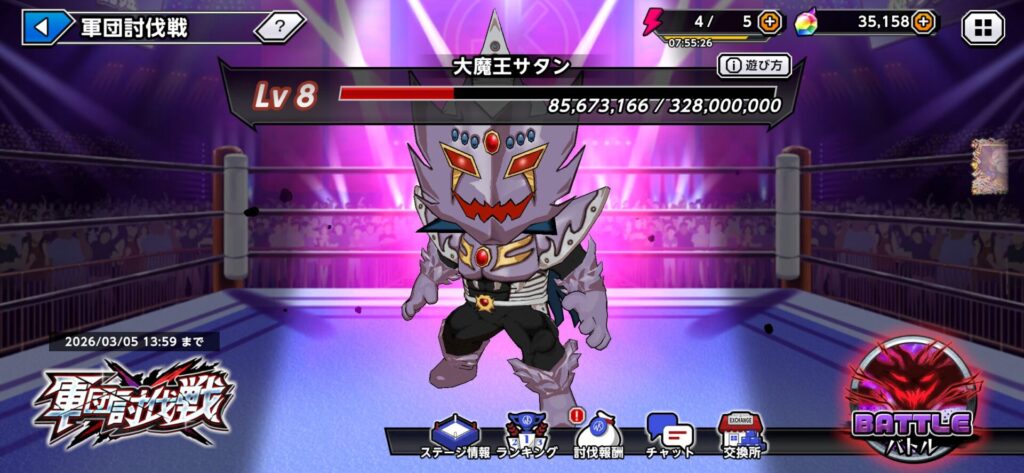1024x473 pixels.
Task: Show the 遊び方 how-to-play info
Action: [753, 66]
